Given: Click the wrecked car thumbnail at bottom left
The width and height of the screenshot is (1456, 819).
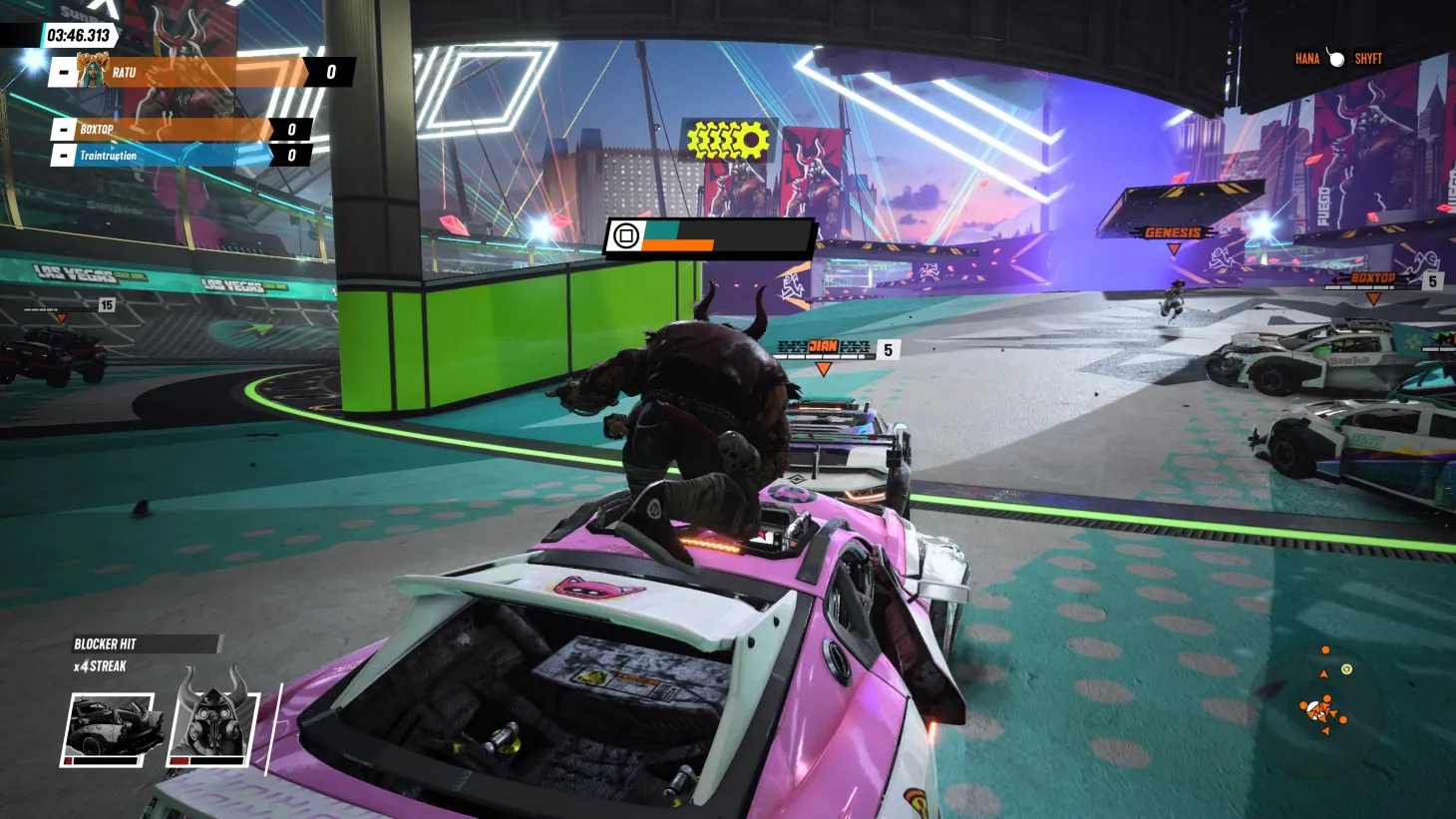Looking at the screenshot, I should pos(110,723).
